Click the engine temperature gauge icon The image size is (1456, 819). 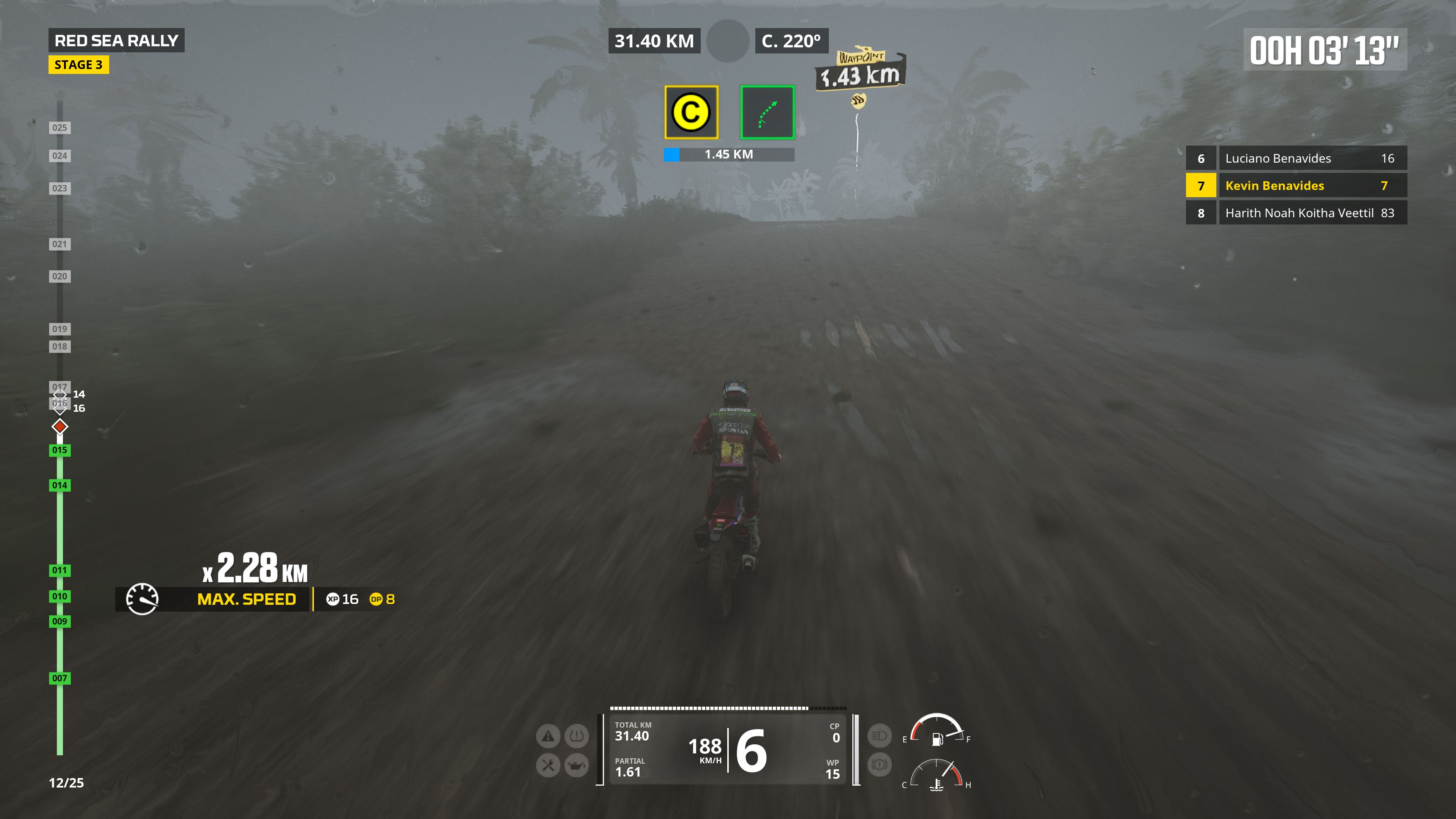936,784
